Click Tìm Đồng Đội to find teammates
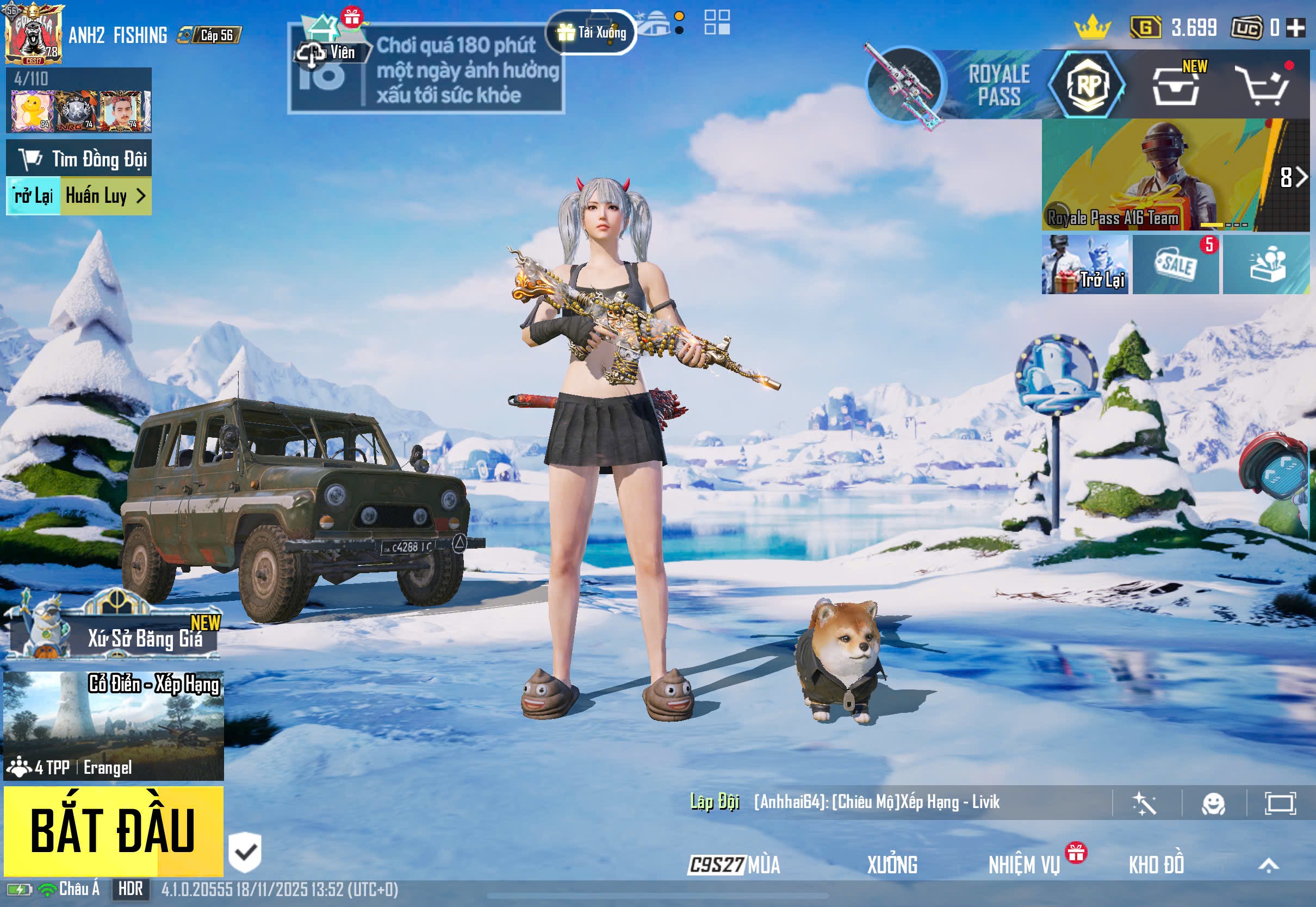This screenshot has width=1316, height=907. point(79,159)
